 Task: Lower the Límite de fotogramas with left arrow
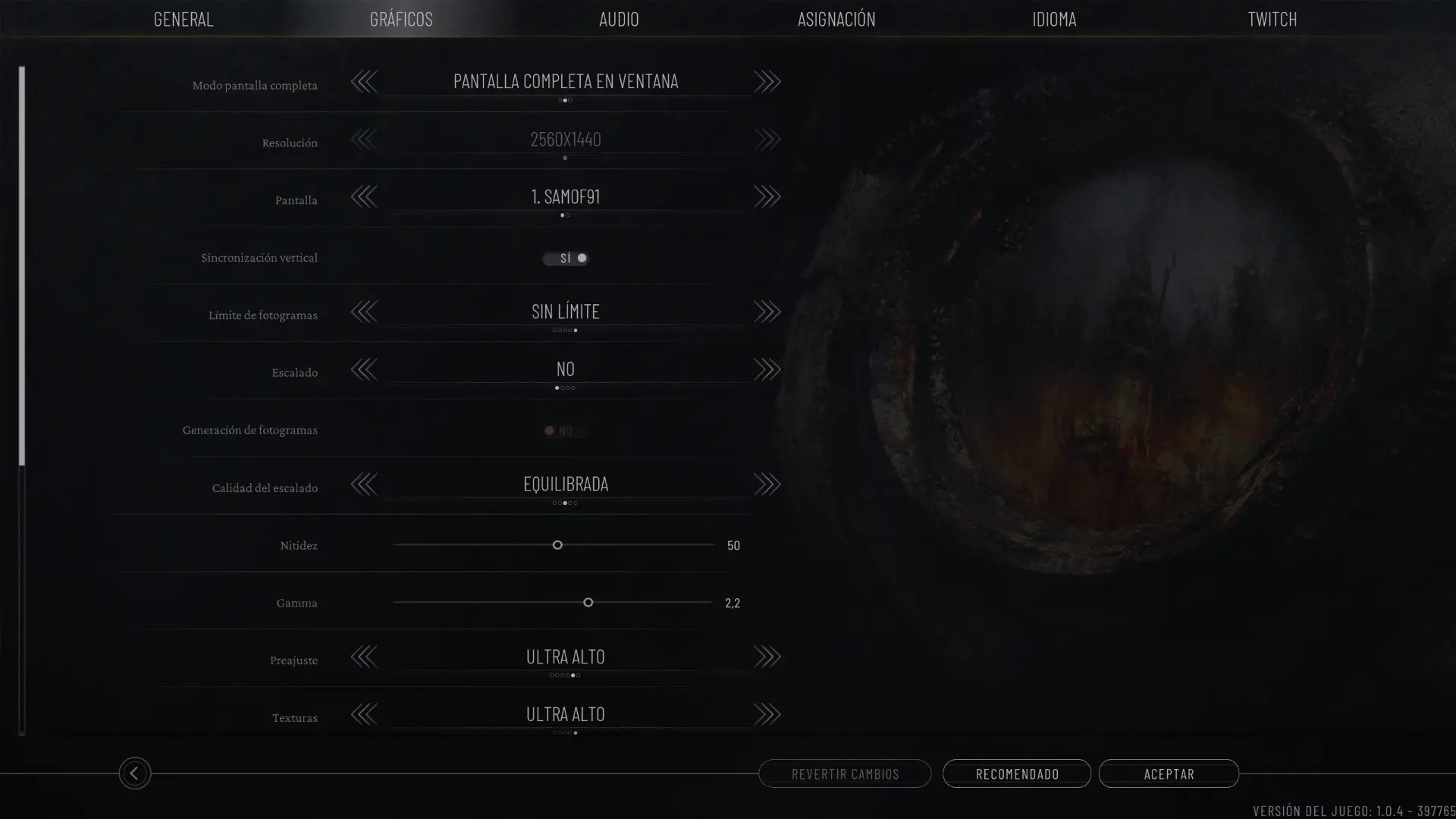[x=364, y=312]
